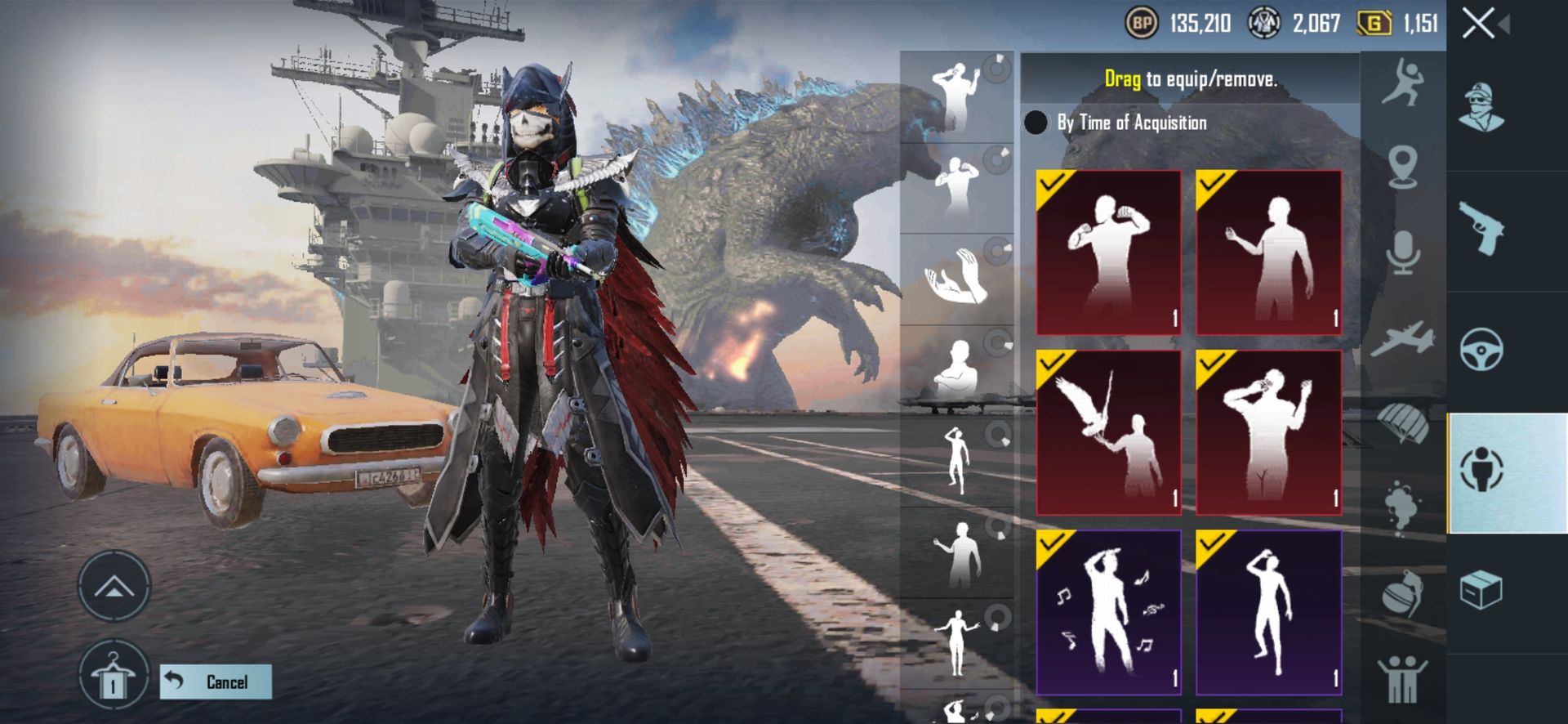Close the inventory screen with the X
The image size is (1568, 724).
tap(1479, 24)
